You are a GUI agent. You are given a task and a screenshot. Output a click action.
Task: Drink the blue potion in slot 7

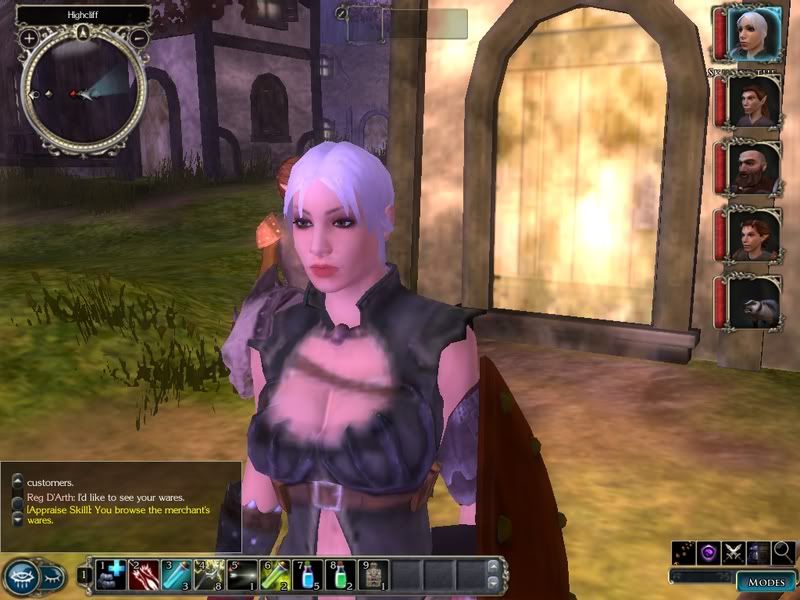pos(307,575)
